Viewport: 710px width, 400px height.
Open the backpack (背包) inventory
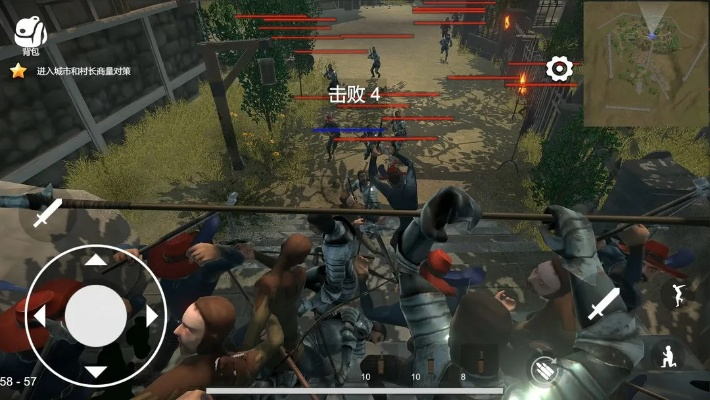31,33
